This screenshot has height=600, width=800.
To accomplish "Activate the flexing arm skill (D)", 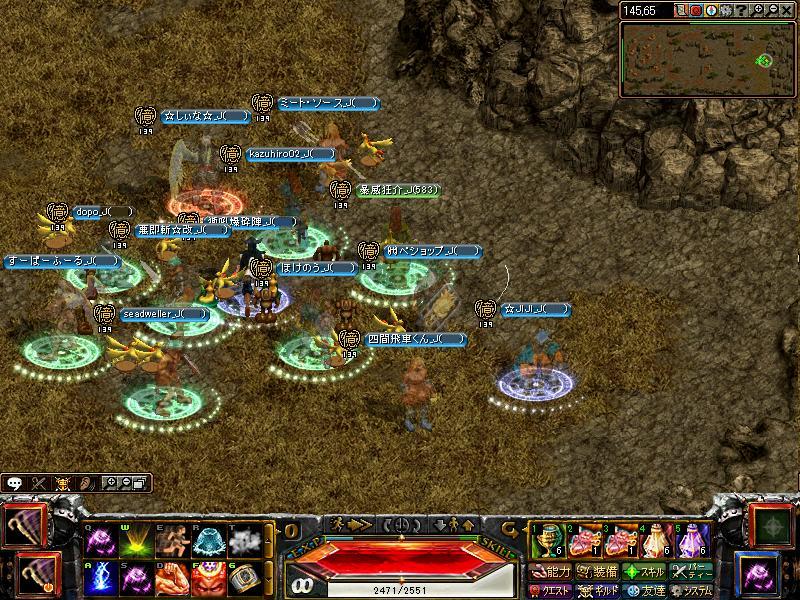I will tap(172, 579).
